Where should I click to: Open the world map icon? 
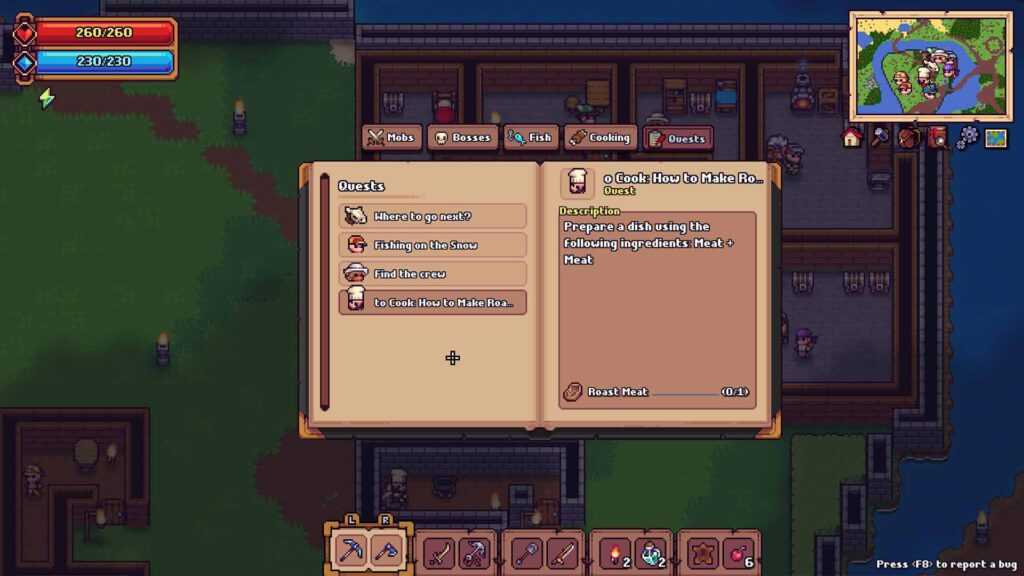[995, 138]
